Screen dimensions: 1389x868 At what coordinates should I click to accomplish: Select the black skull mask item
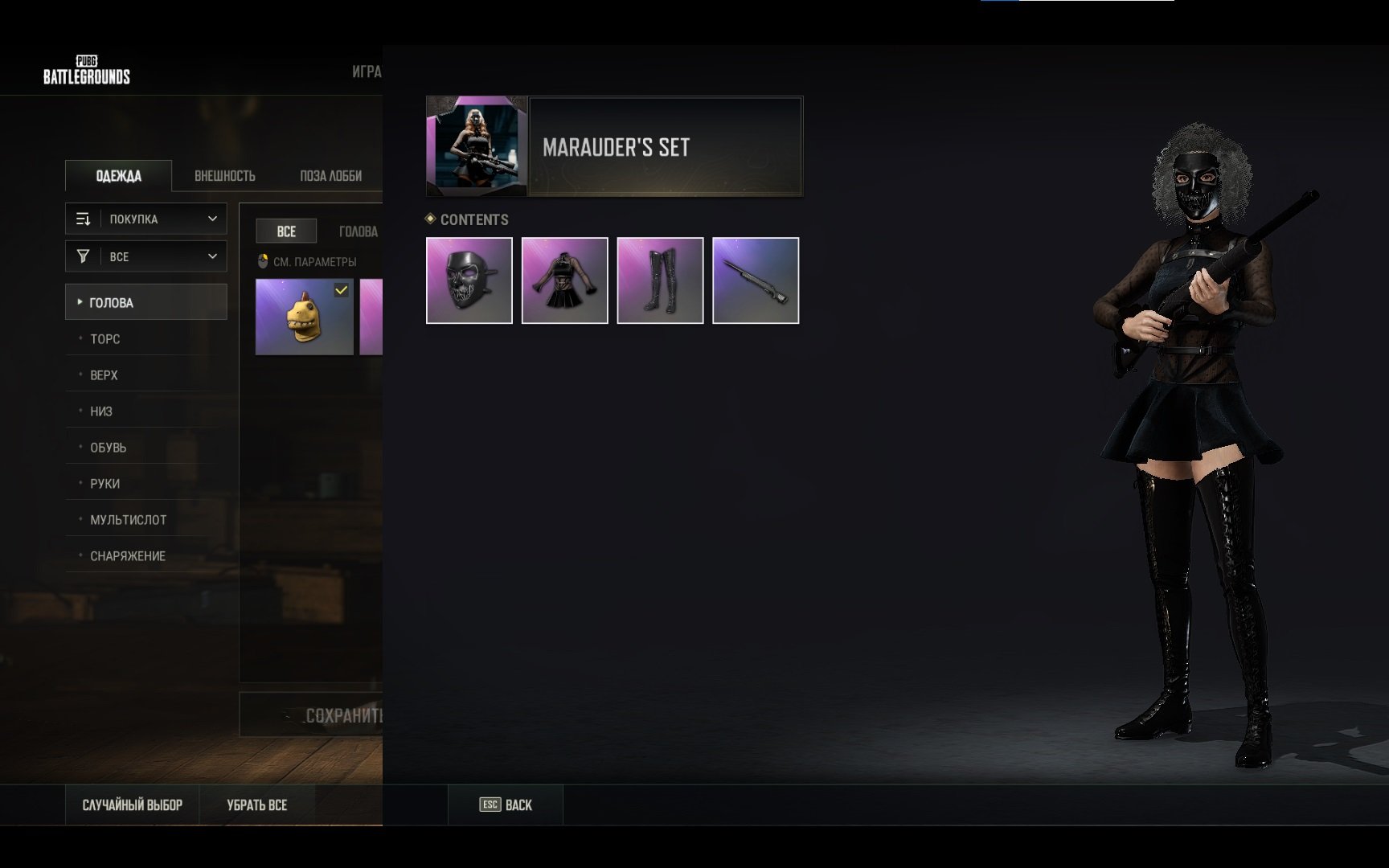click(x=469, y=280)
